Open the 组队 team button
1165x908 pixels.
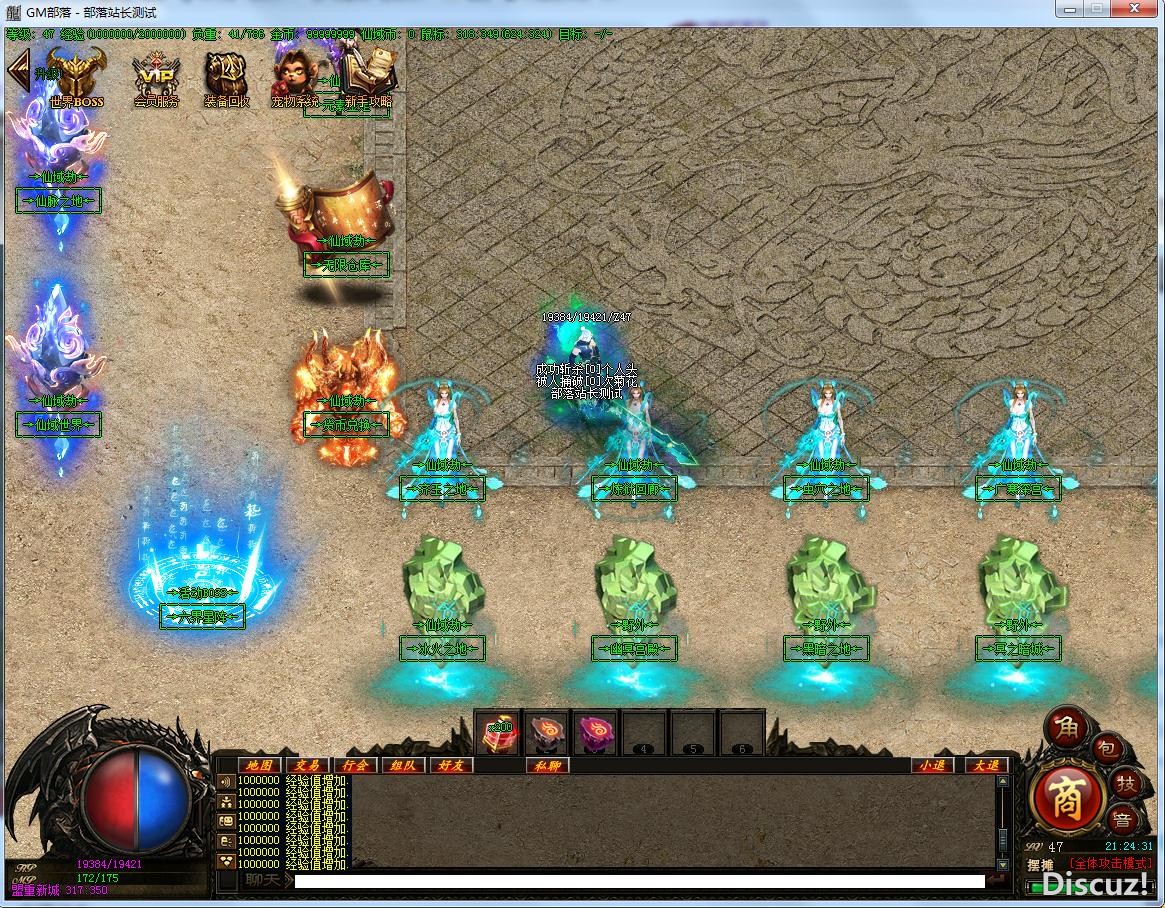click(404, 765)
